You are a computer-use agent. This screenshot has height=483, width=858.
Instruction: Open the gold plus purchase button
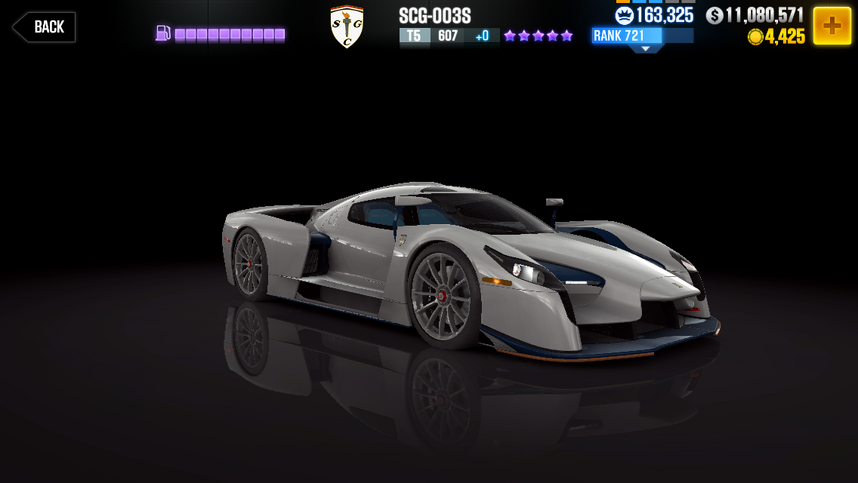pos(831,25)
